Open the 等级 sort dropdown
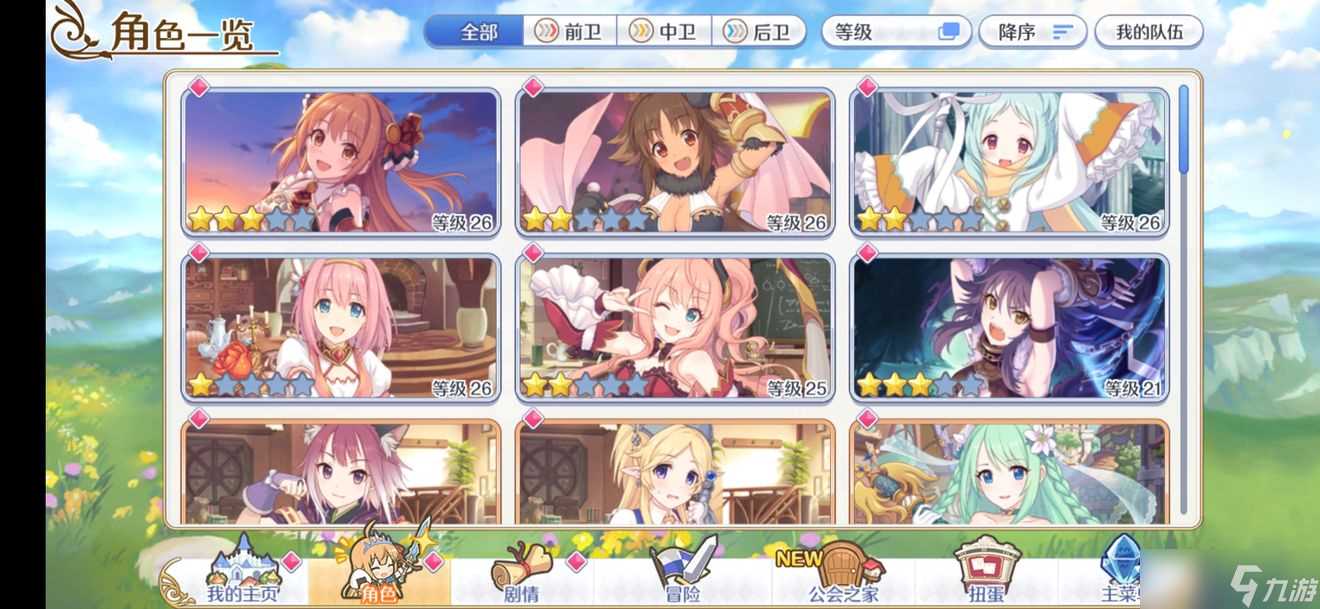This screenshot has width=1320, height=609. [x=896, y=32]
